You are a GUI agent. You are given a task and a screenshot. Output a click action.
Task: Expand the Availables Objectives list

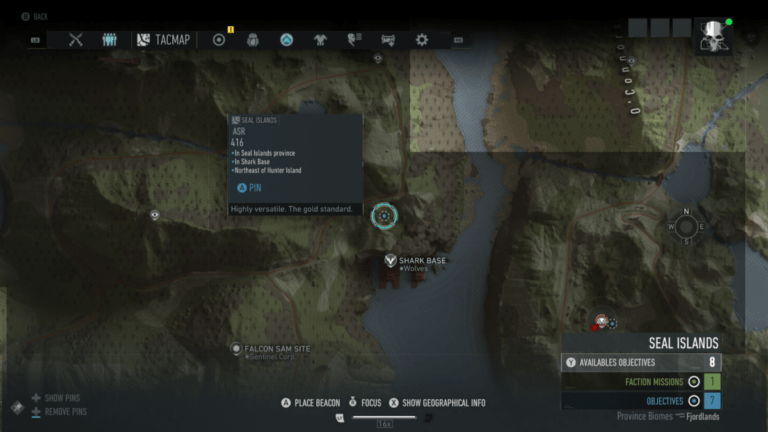pyautogui.click(x=641, y=362)
